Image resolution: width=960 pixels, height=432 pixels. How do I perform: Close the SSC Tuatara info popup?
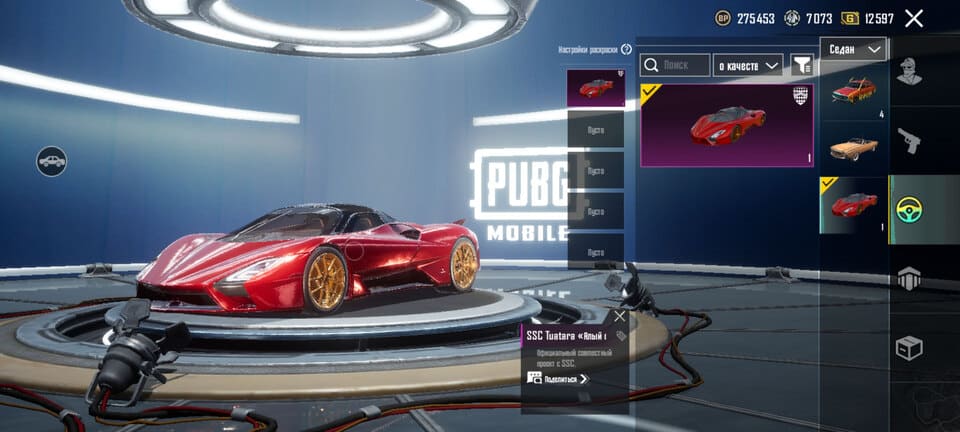[620, 316]
